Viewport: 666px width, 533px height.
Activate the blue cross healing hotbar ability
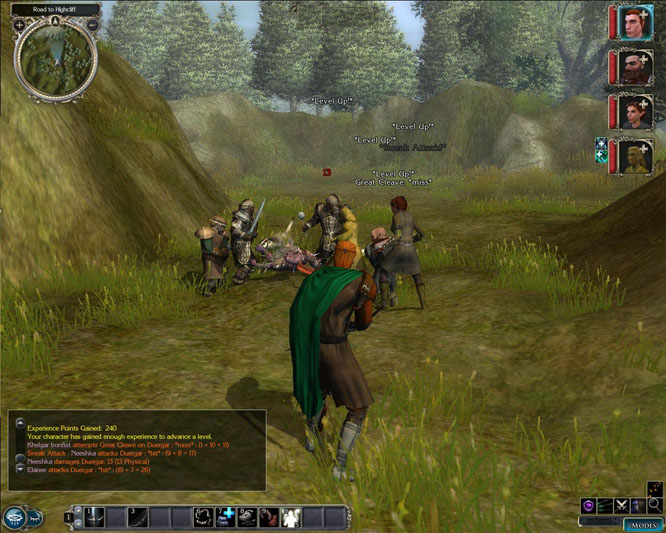pyautogui.click(x=227, y=516)
